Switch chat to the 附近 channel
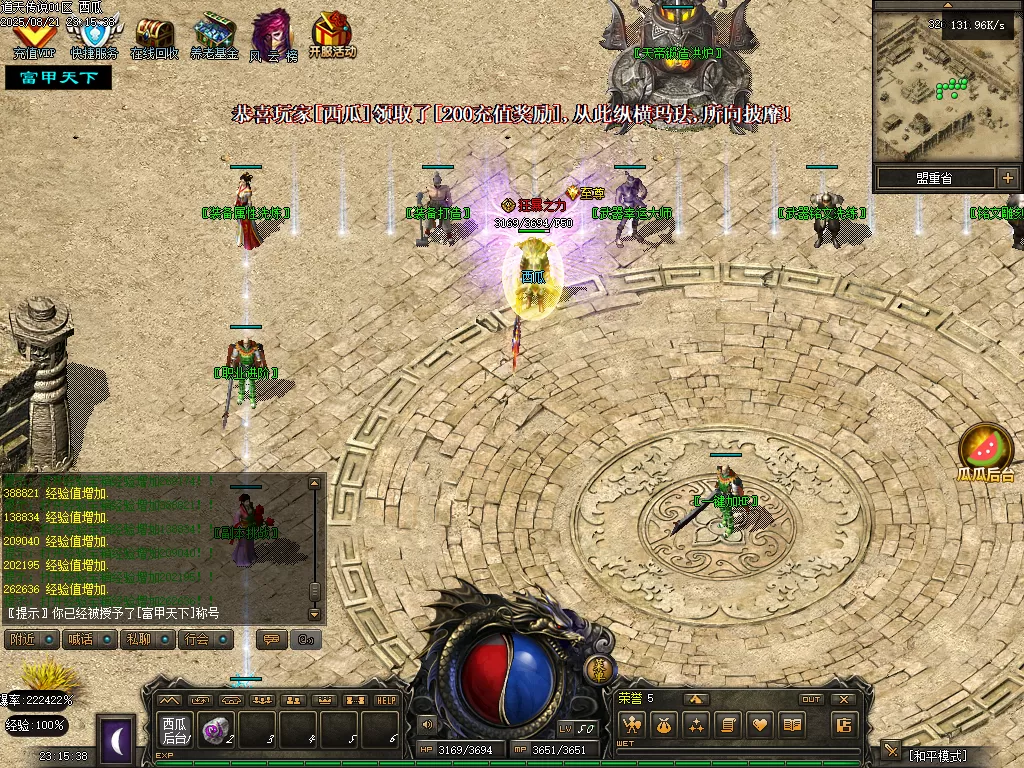1024x768 pixels. pos(29,639)
